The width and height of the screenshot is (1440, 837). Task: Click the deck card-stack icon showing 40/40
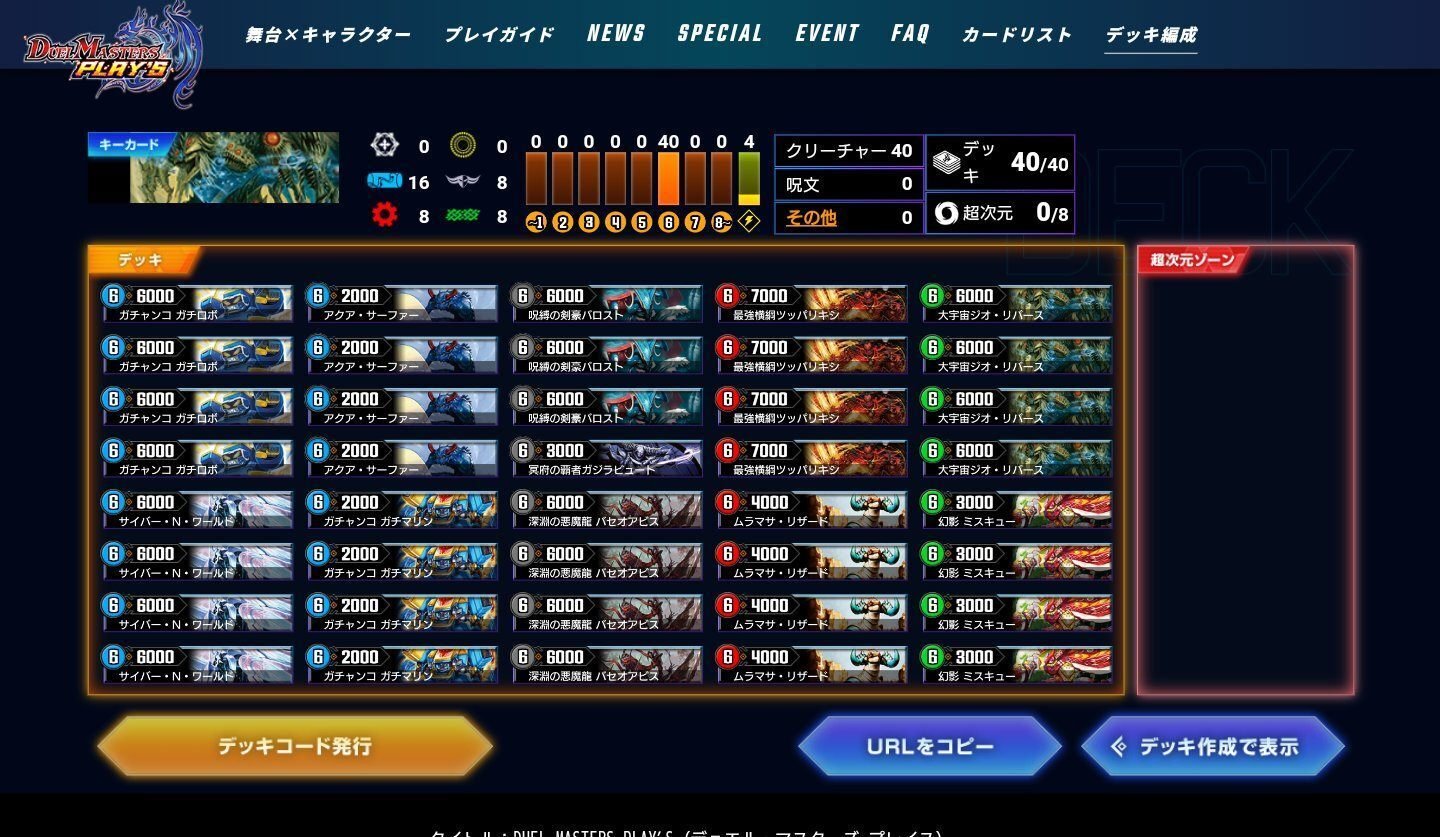(x=946, y=160)
